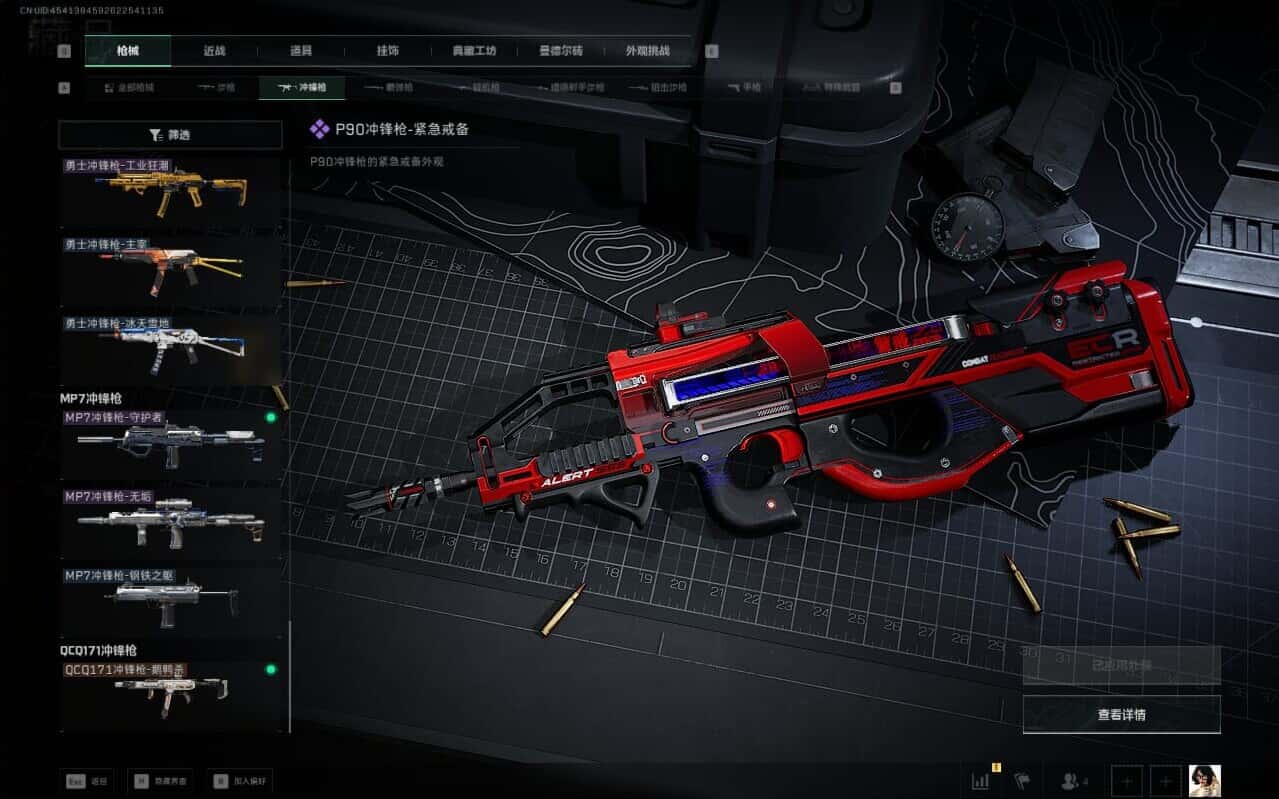The height and width of the screenshot is (799, 1279).
Task: Show the 全部枪械 (all firearms) category
Action: [130, 88]
